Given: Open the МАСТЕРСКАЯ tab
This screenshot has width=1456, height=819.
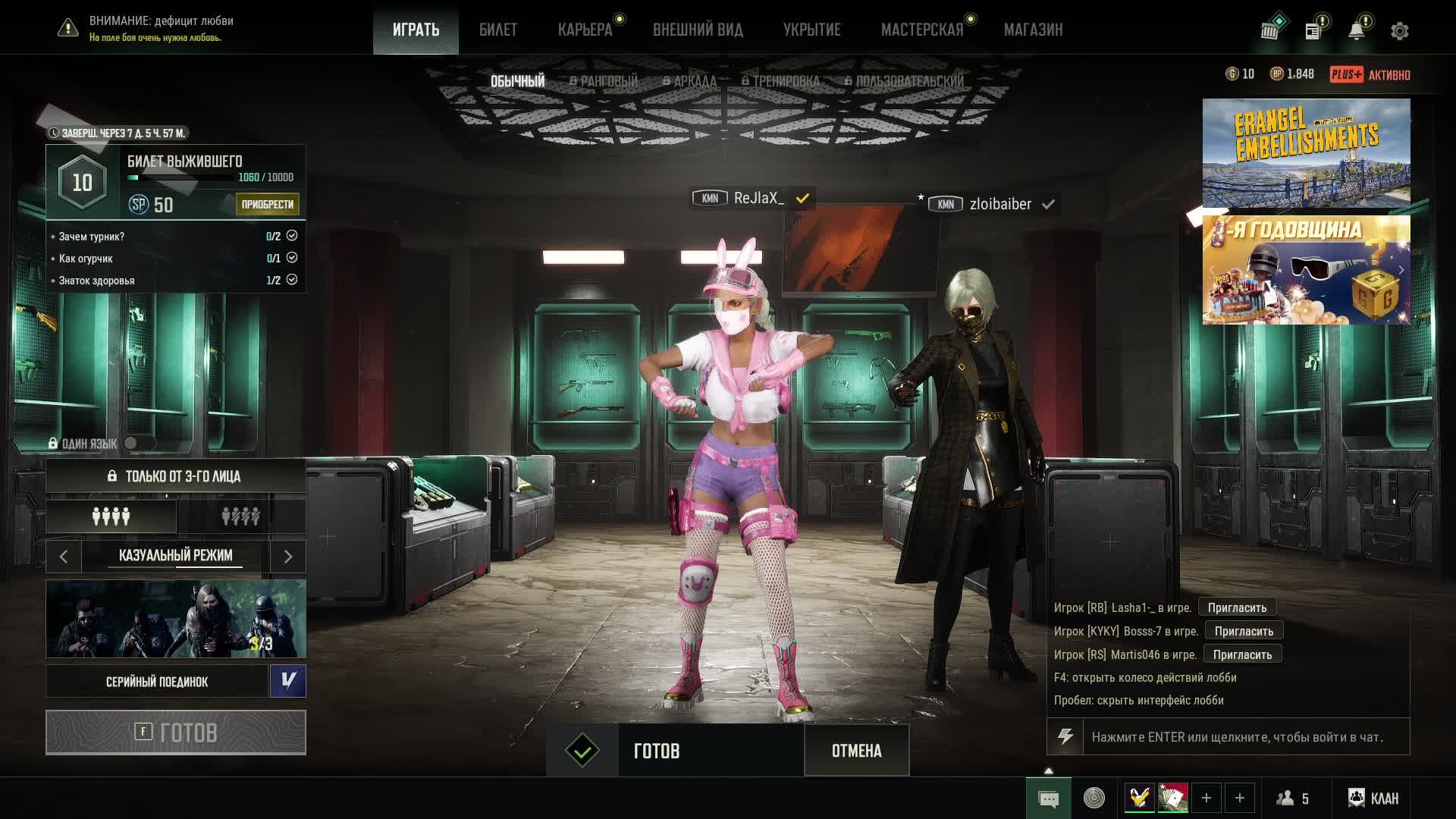Looking at the screenshot, I should (921, 30).
